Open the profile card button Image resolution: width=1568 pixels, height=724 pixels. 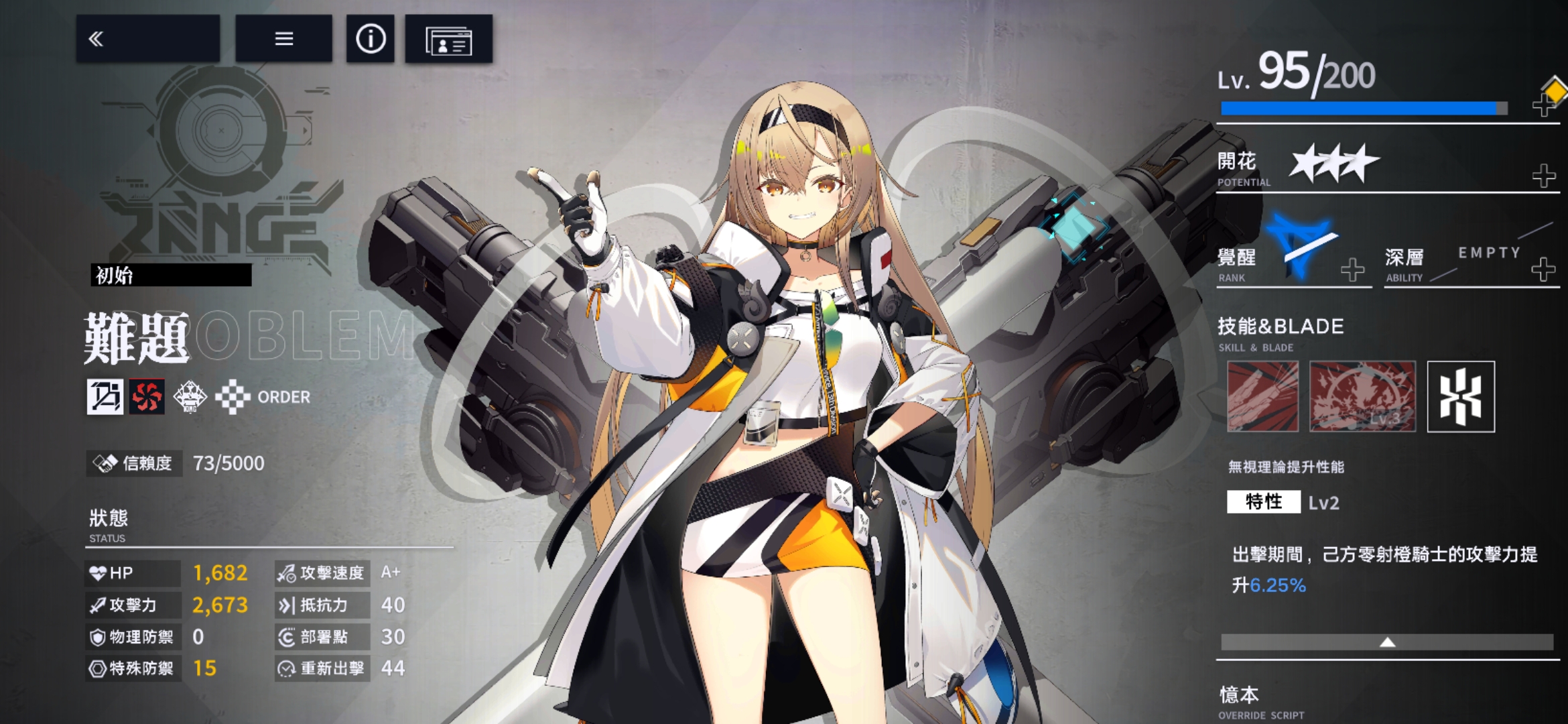coord(448,40)
